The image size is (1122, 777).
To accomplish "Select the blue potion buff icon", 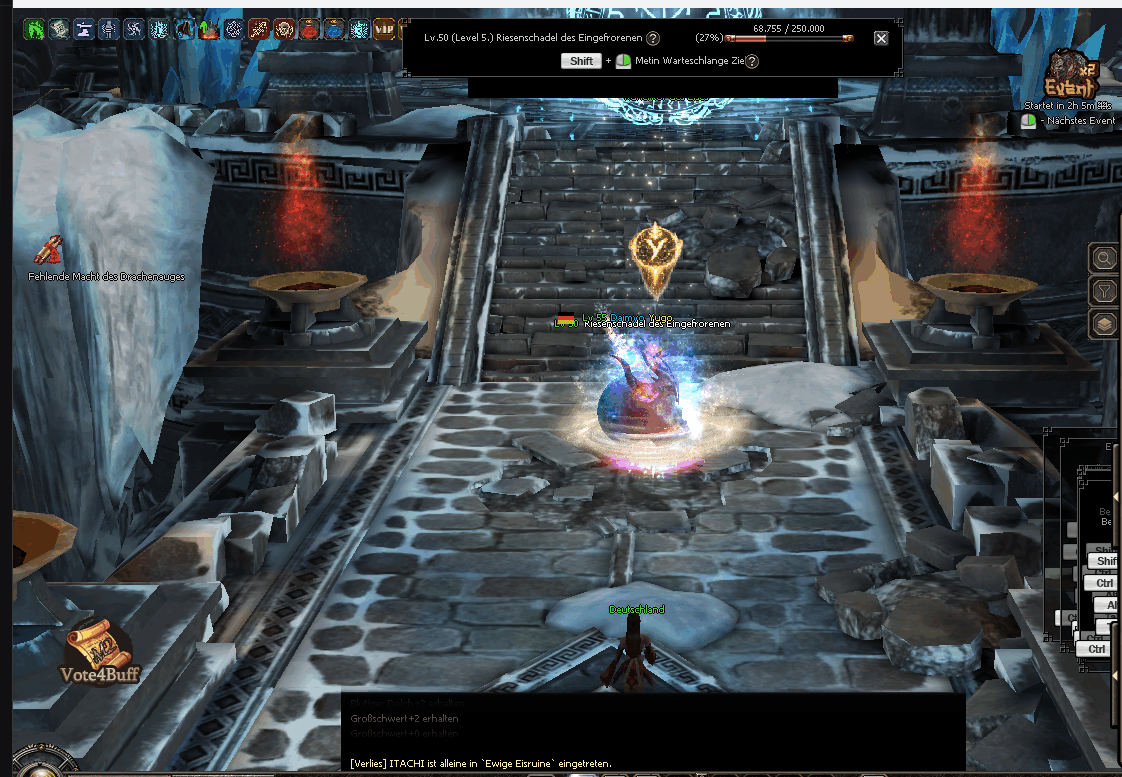I will (334, 29).
